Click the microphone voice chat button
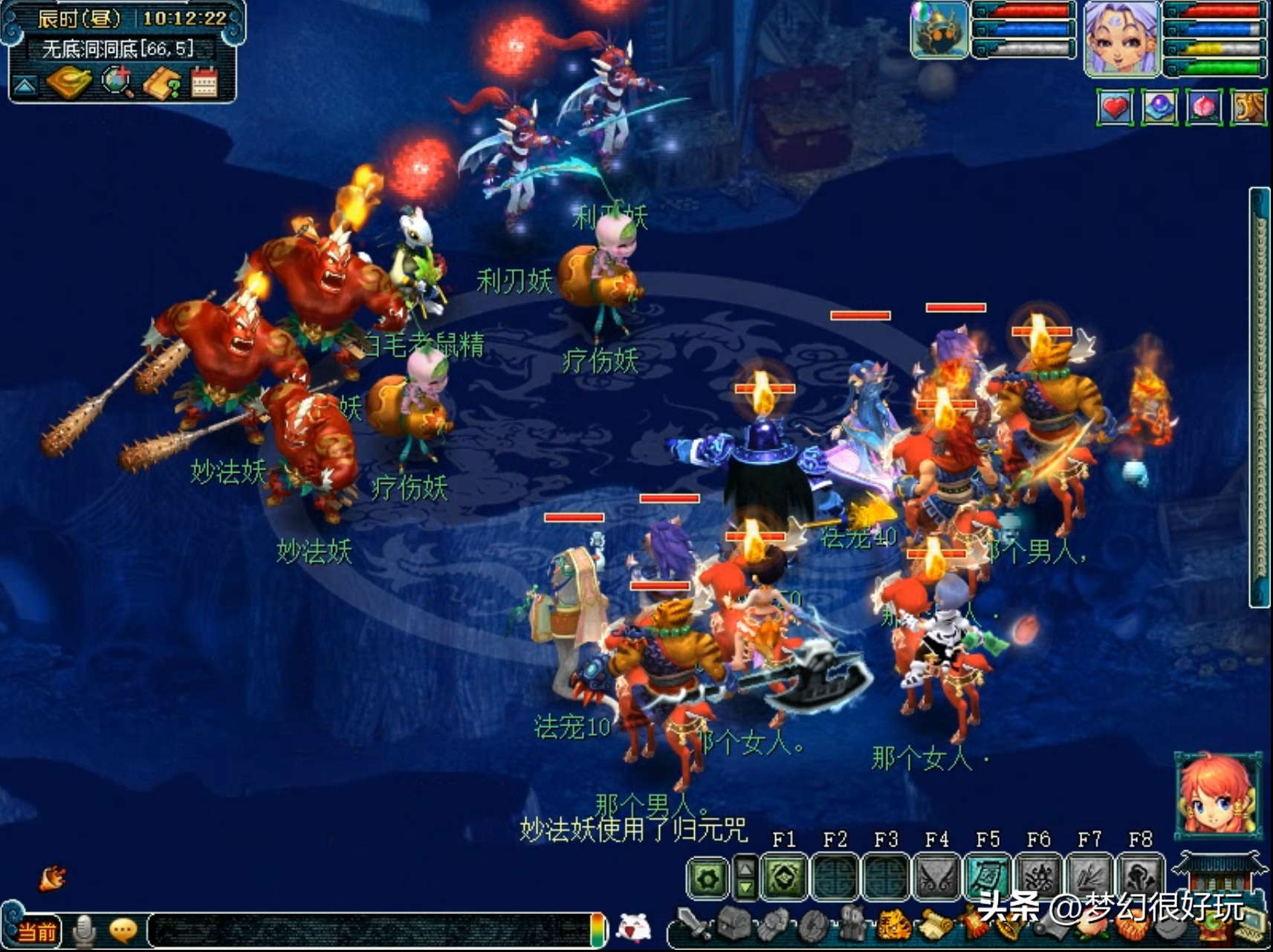Image resolution: width=1273 pixels, height=952 pixels. point(85,931)
